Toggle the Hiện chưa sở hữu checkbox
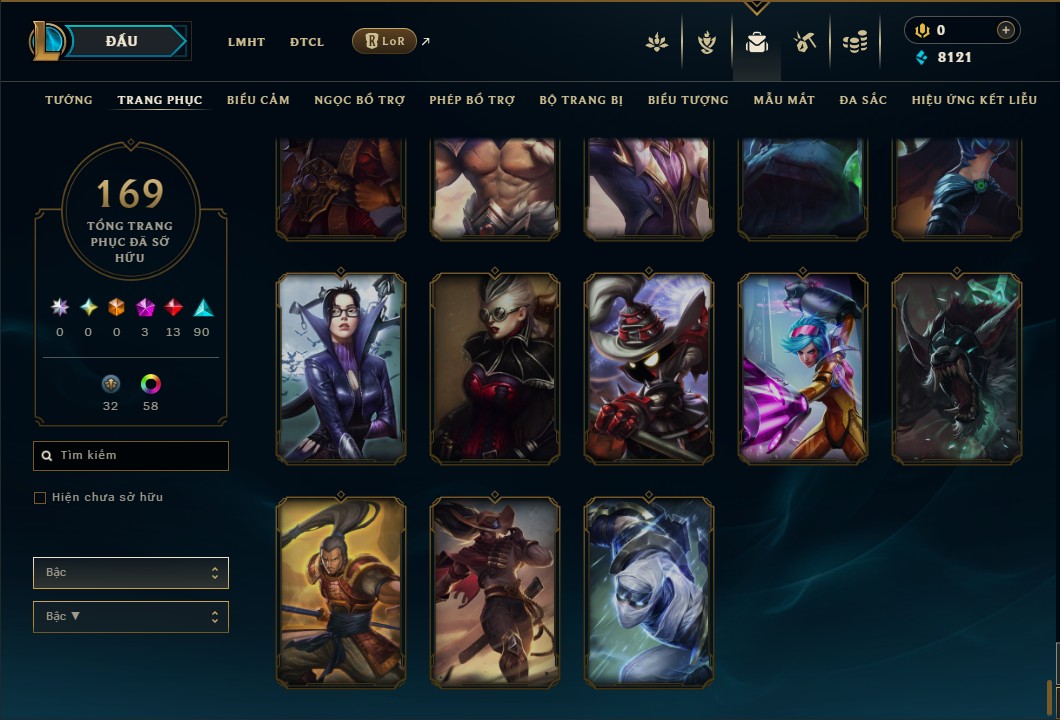Image resolution: width=1060 pixels, height=720 pixels. tap(40, 498)
